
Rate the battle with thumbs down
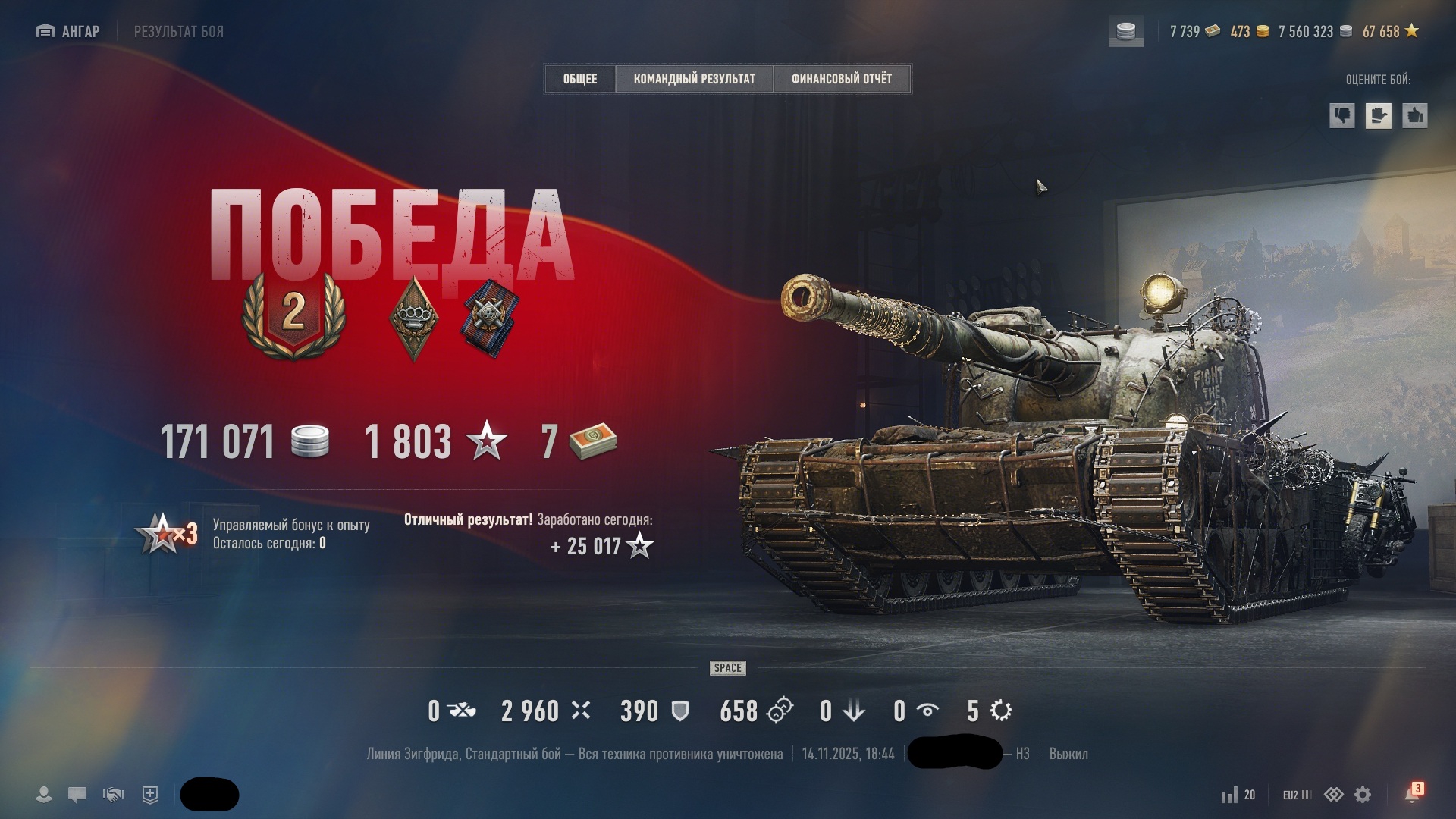(x=1342, y=116)
